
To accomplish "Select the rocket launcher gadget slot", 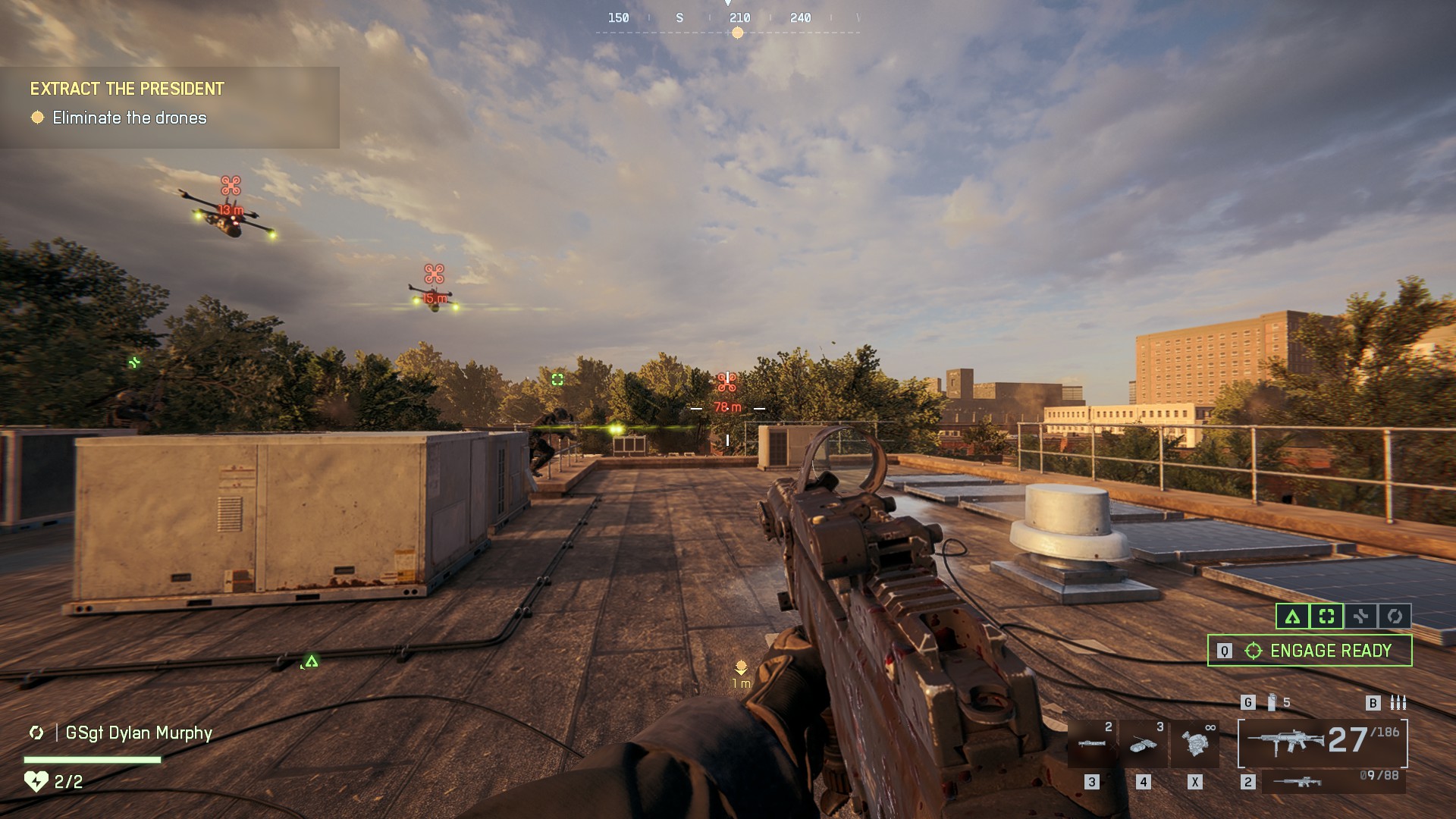I will pos(1092,744).
